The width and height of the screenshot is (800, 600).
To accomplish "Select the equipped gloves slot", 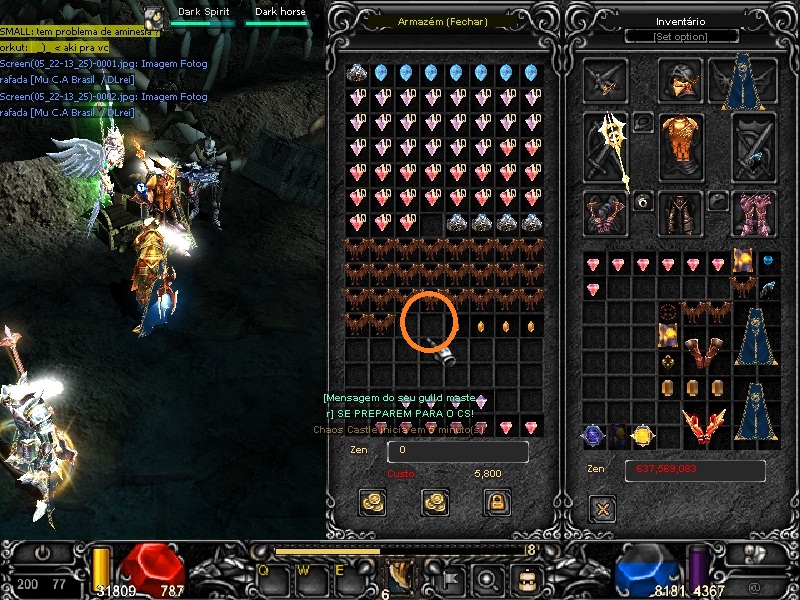I will [x=606, y=213].
